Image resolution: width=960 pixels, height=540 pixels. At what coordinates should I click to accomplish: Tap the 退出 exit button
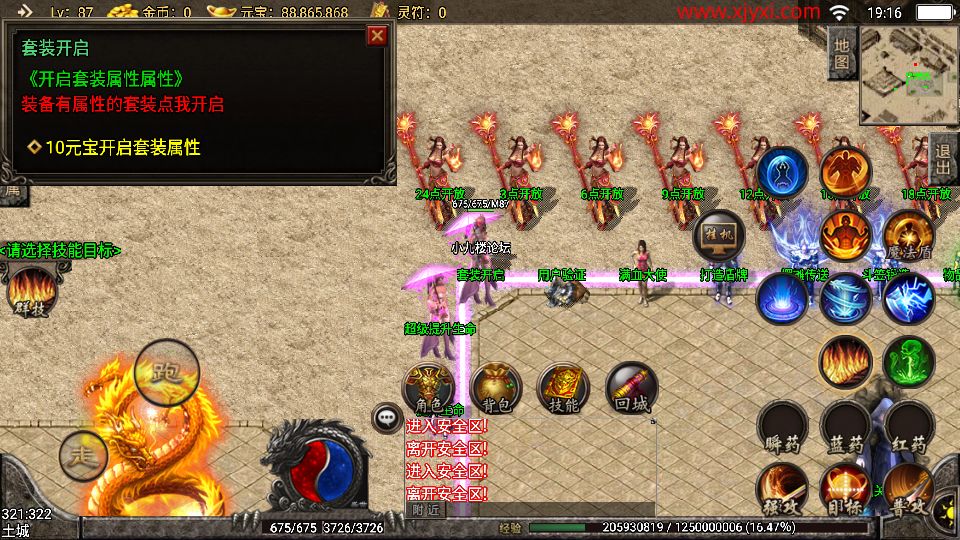(x=942, y=158)
